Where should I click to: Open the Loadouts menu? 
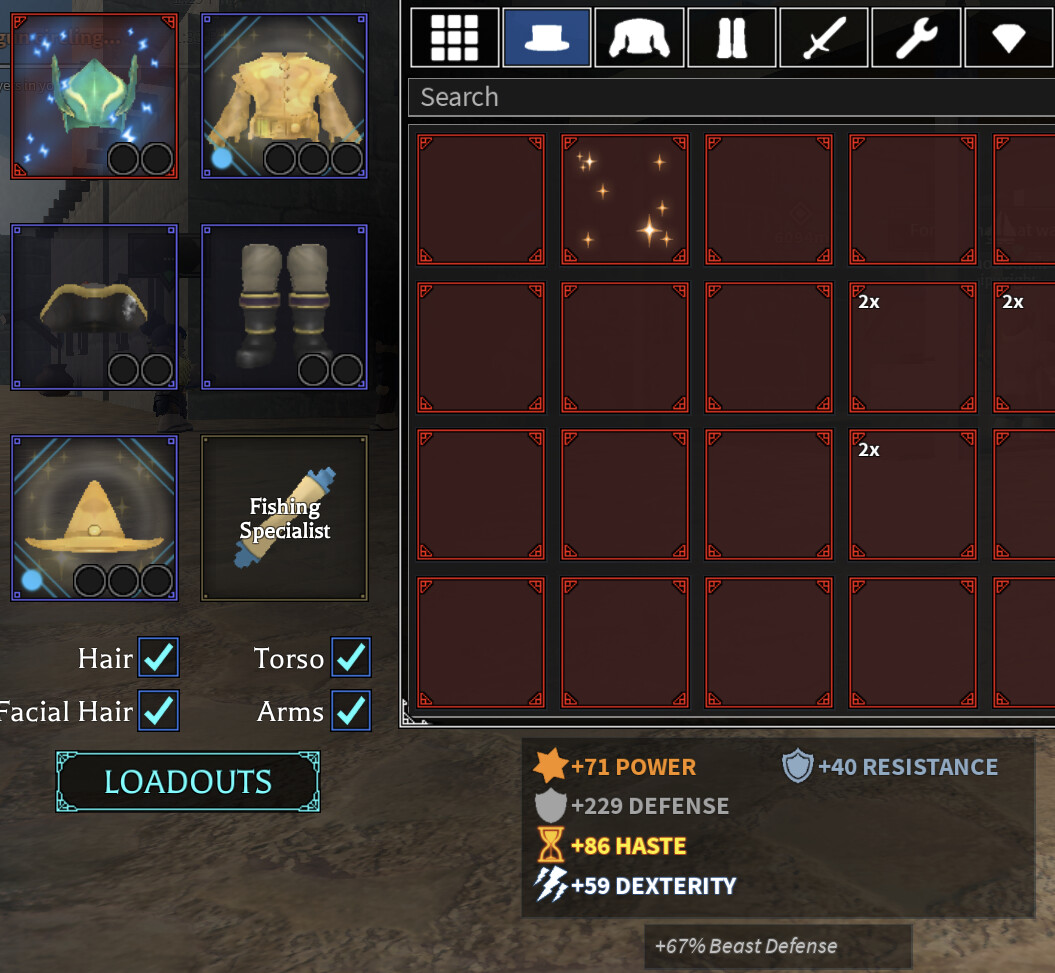tap(188, 781)
